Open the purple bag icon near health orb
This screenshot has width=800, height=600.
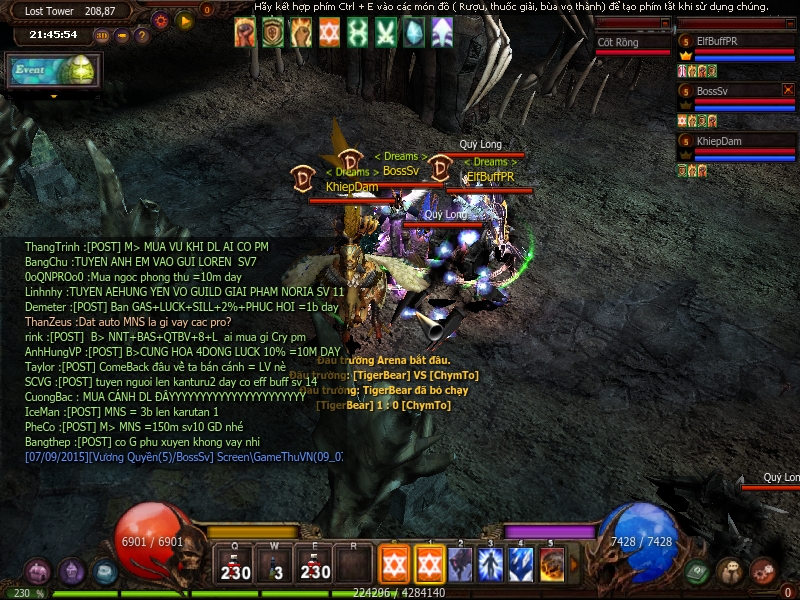point(38,572)
